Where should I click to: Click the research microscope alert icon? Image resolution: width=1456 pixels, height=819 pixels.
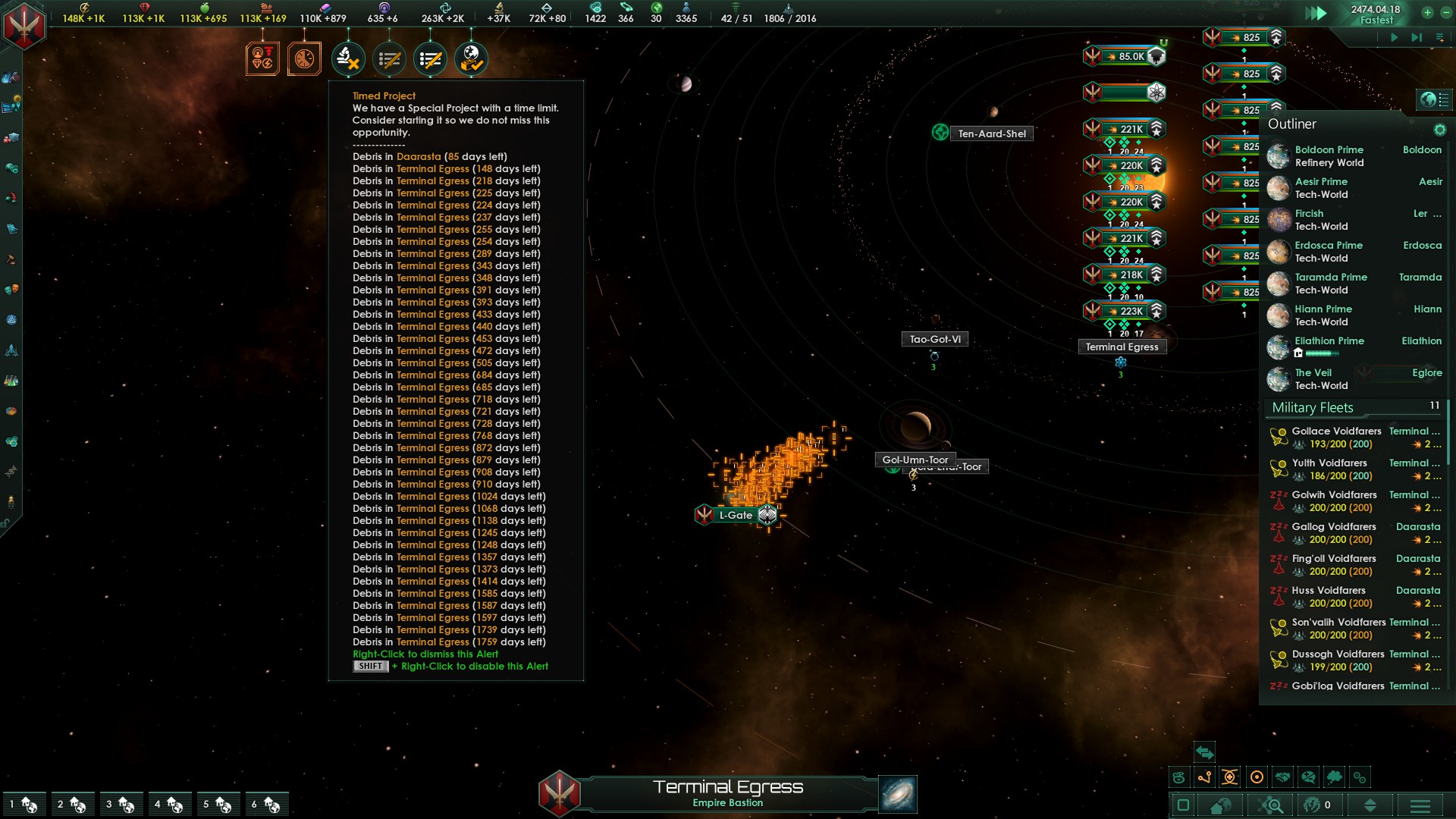[x=348, y=58]
